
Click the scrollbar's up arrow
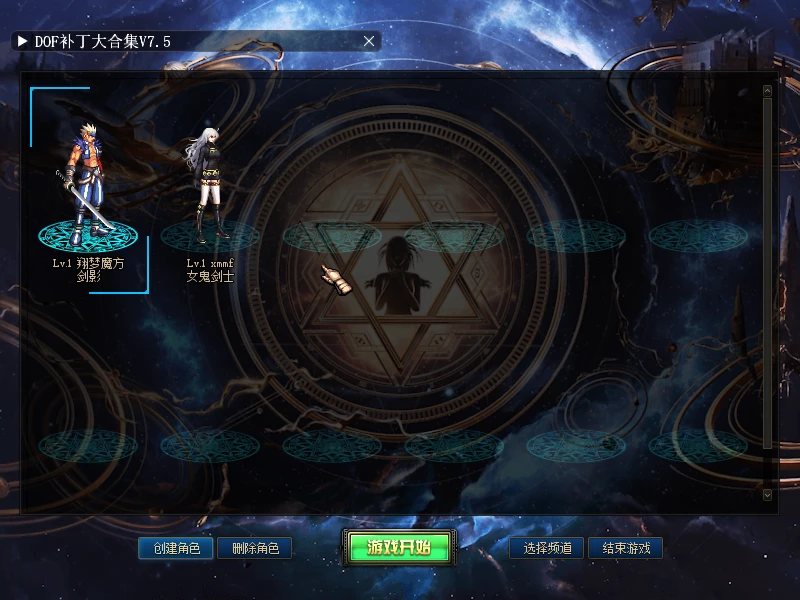coord(767,91)
